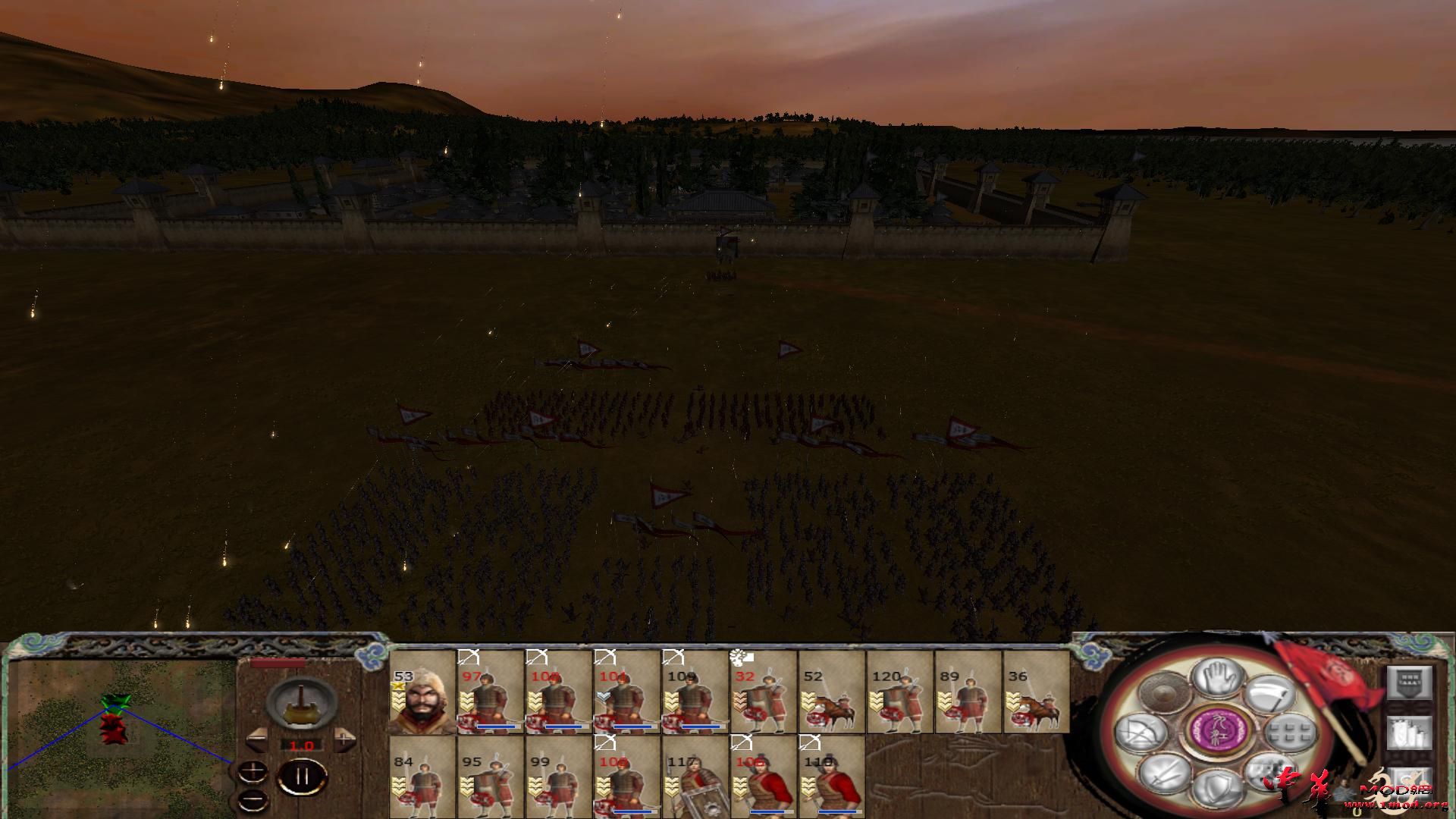This screenshot has width=1456, height=819.
Task: Click the gong icon on the command wheel
Action: (1162, 695)
